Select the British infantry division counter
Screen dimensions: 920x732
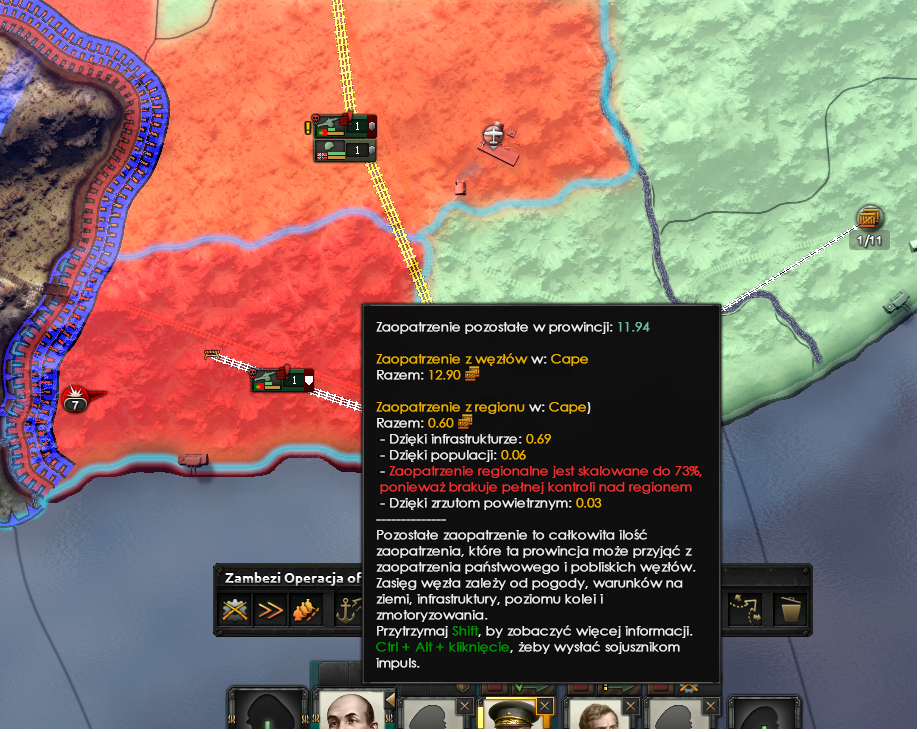345,151
